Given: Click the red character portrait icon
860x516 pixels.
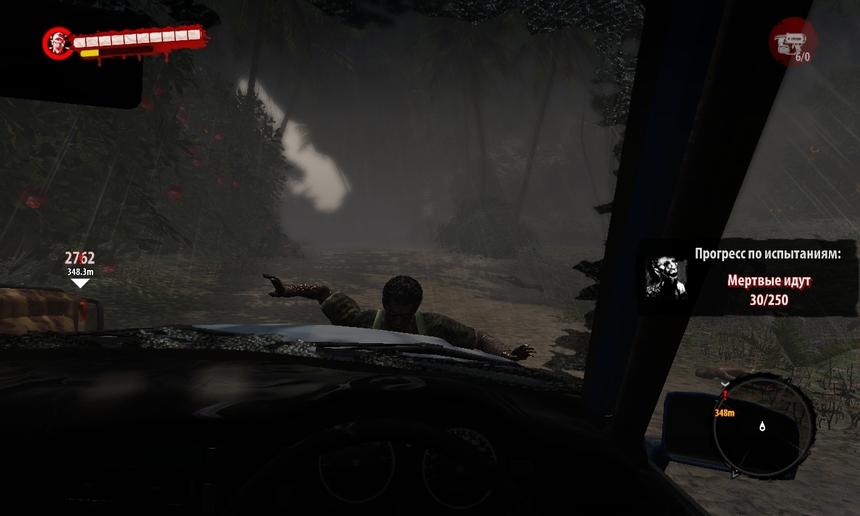Looking at the screenshot, I should [x=58, y=42].
